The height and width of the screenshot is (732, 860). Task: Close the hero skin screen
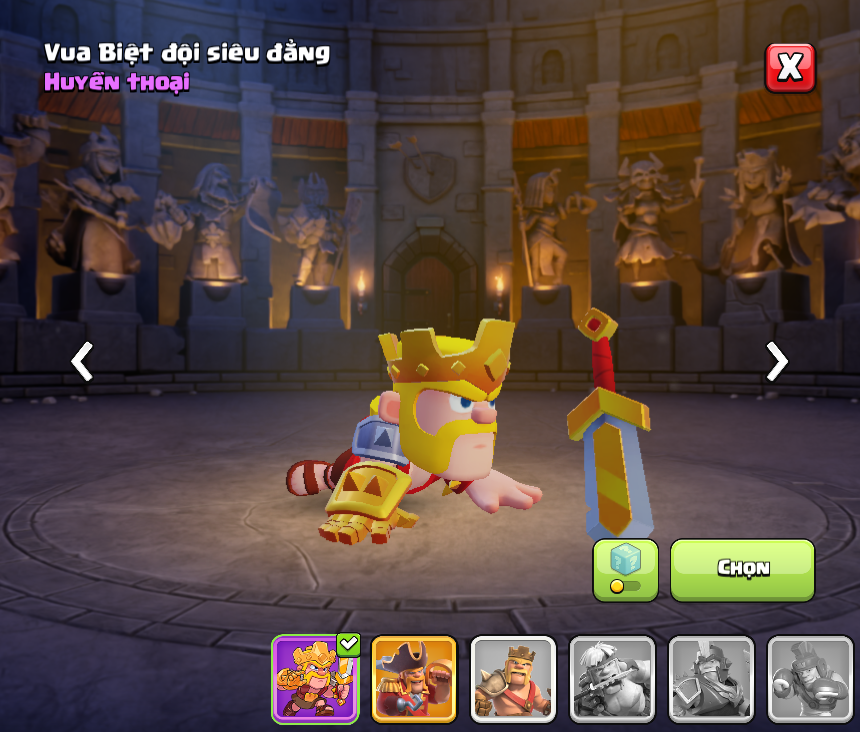pyautogui.click(x=790, y=68)
